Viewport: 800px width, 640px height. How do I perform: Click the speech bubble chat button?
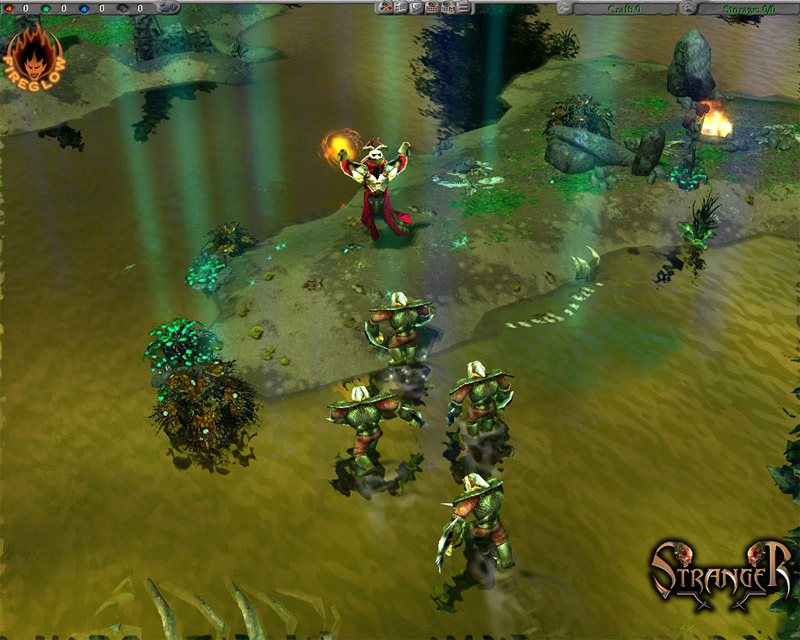415,8
